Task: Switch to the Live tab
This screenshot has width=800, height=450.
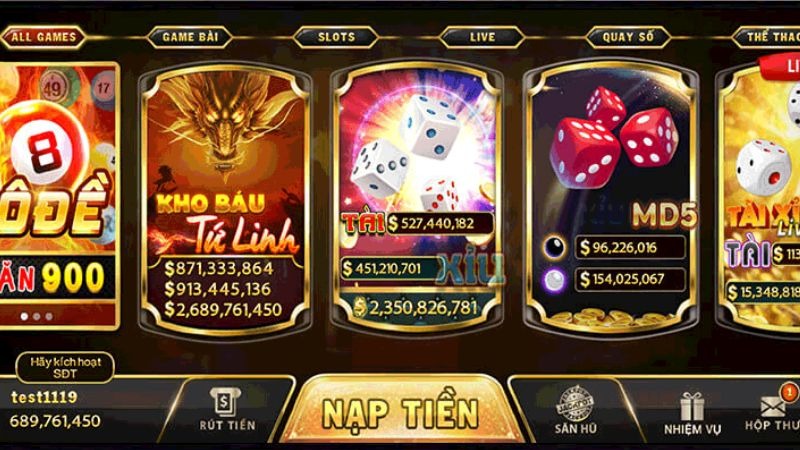Action: click(x=482, y=38)
